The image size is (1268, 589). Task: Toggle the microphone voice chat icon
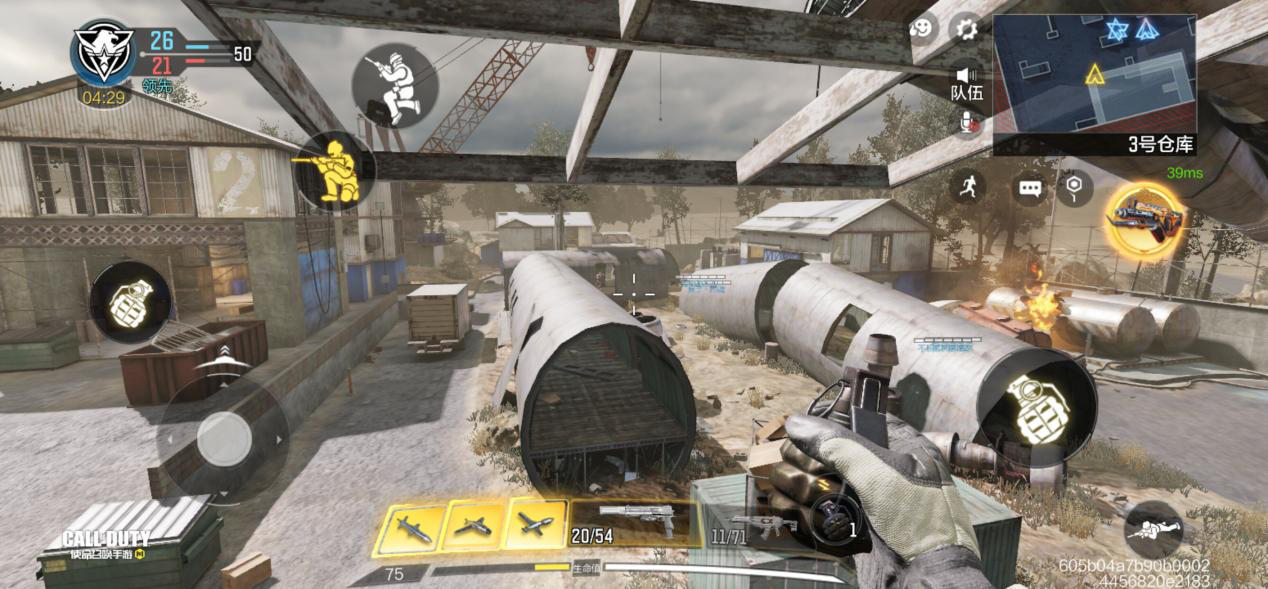(x=968, y=123)
